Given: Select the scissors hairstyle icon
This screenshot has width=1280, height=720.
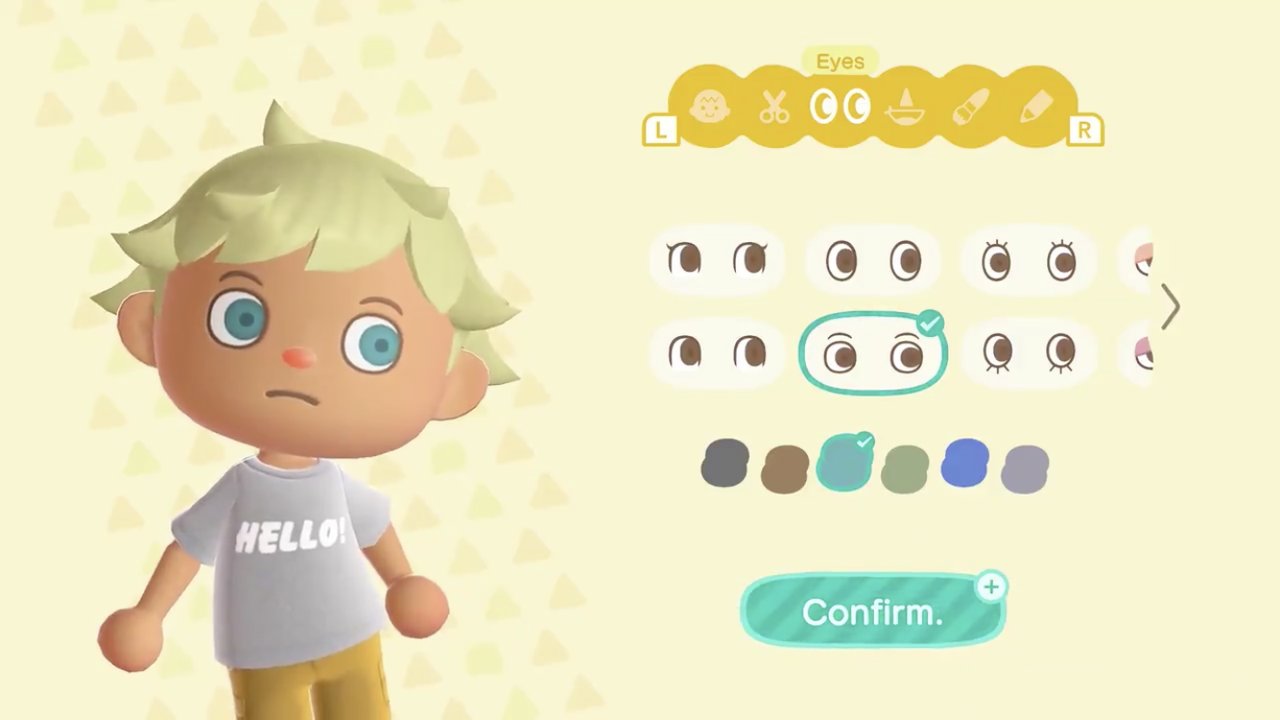Looking at the screenshot, I should (x=775, y=107).
